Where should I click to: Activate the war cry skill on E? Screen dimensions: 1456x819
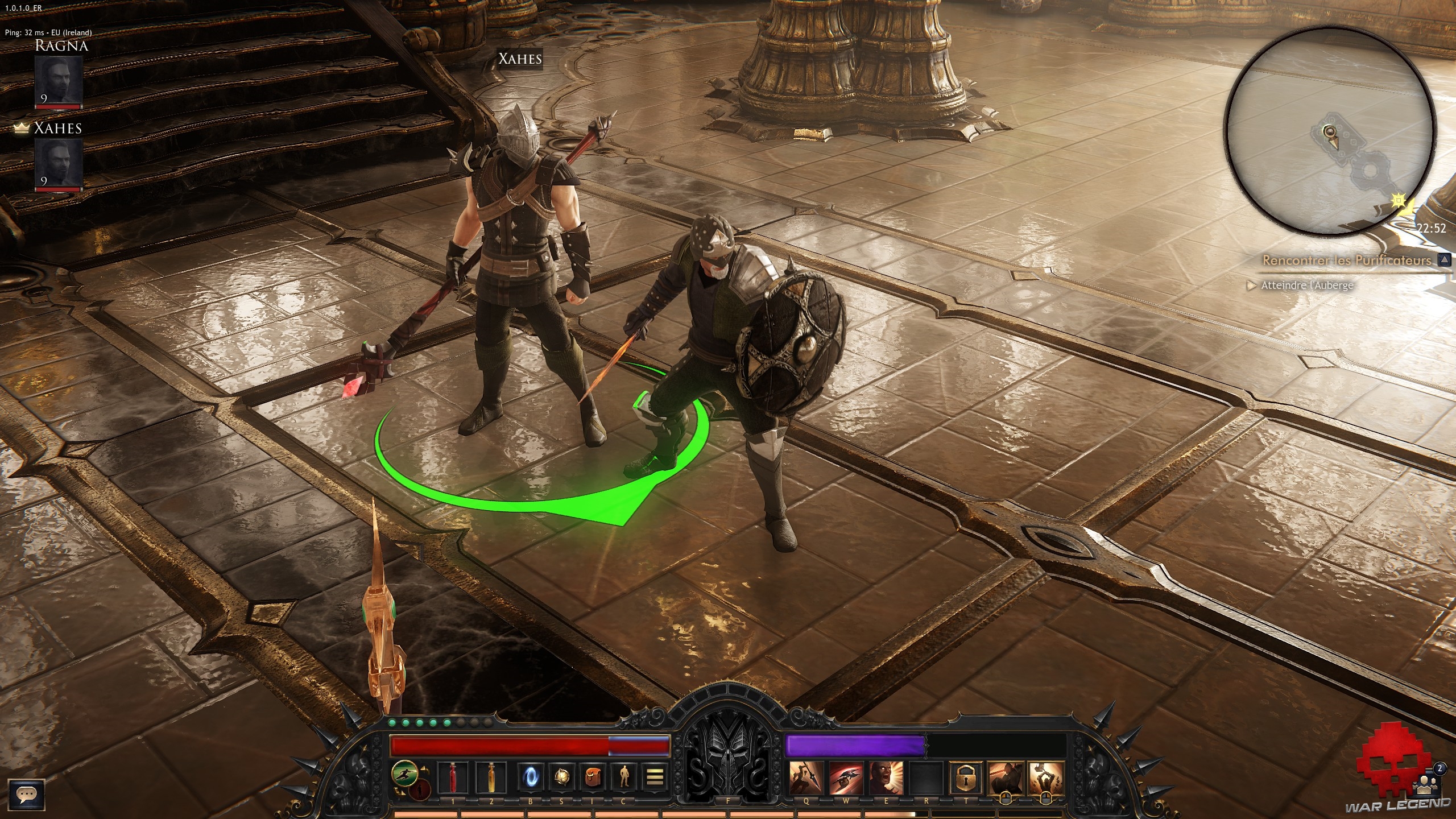click(x=886, y=778)
